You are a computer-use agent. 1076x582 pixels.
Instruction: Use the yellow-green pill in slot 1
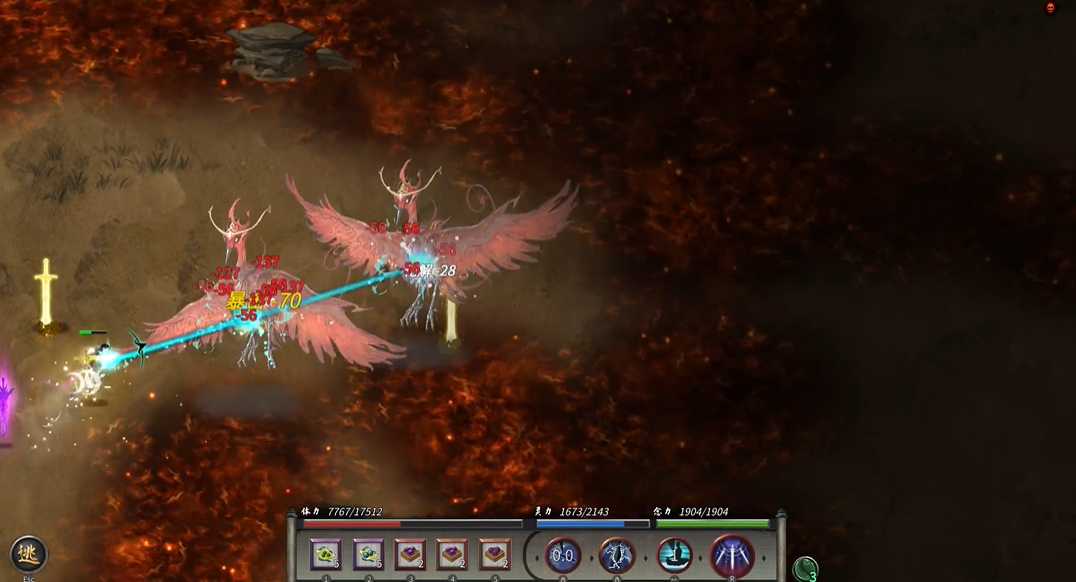[x=326, y=554]
